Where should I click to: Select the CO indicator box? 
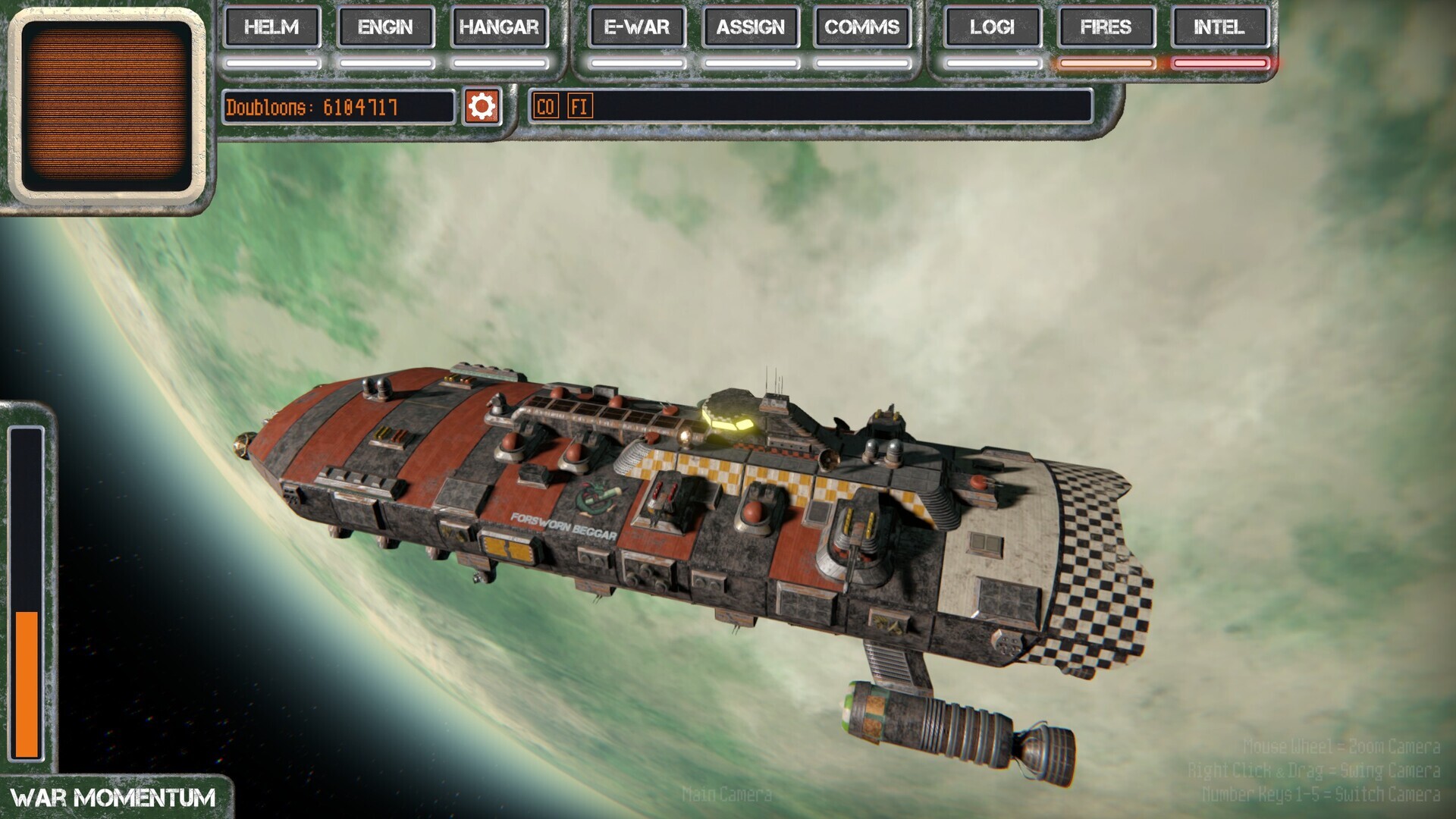click(x=545, y=106)
